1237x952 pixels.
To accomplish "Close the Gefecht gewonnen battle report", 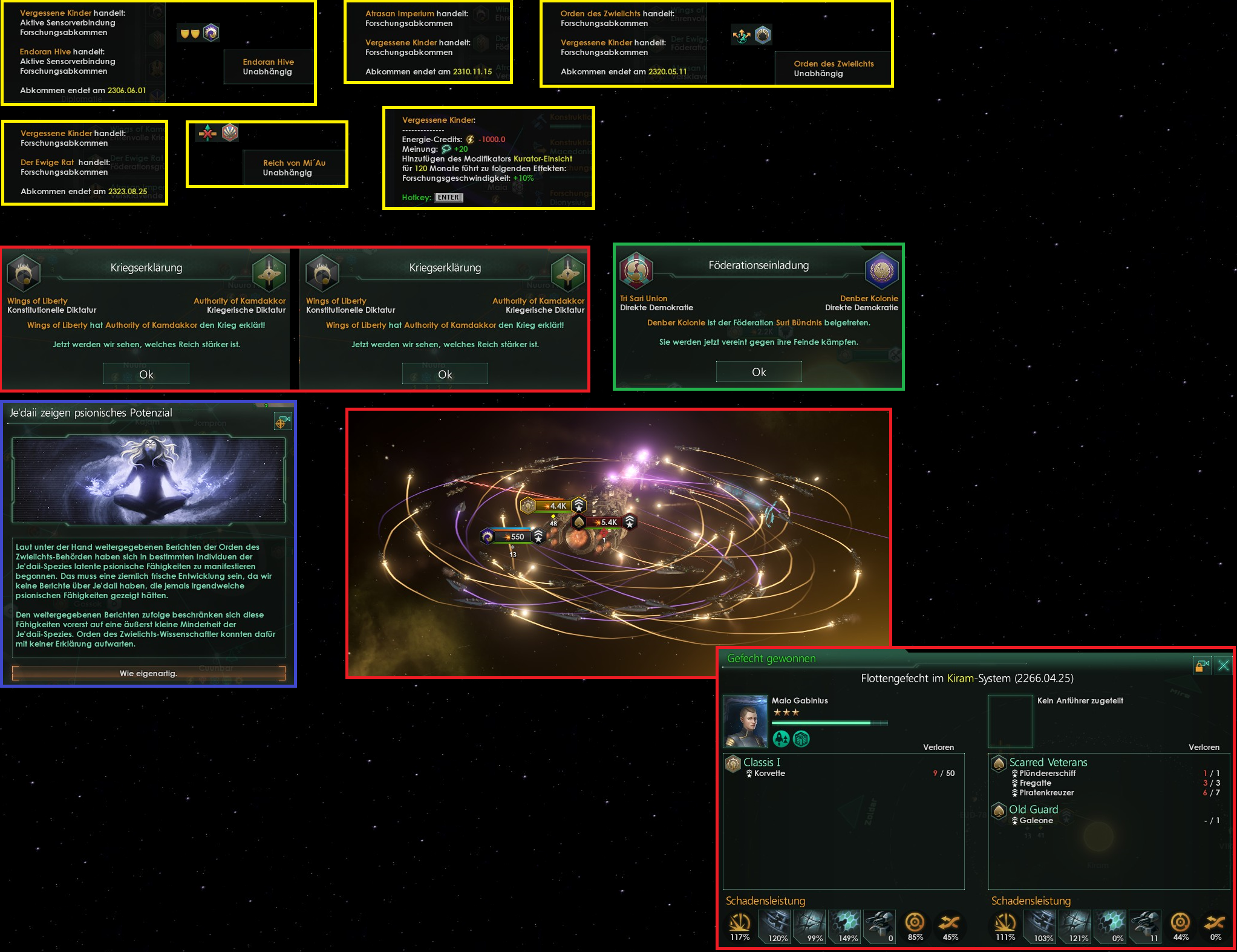I will pyautogui.click(x=1223, y=666).
